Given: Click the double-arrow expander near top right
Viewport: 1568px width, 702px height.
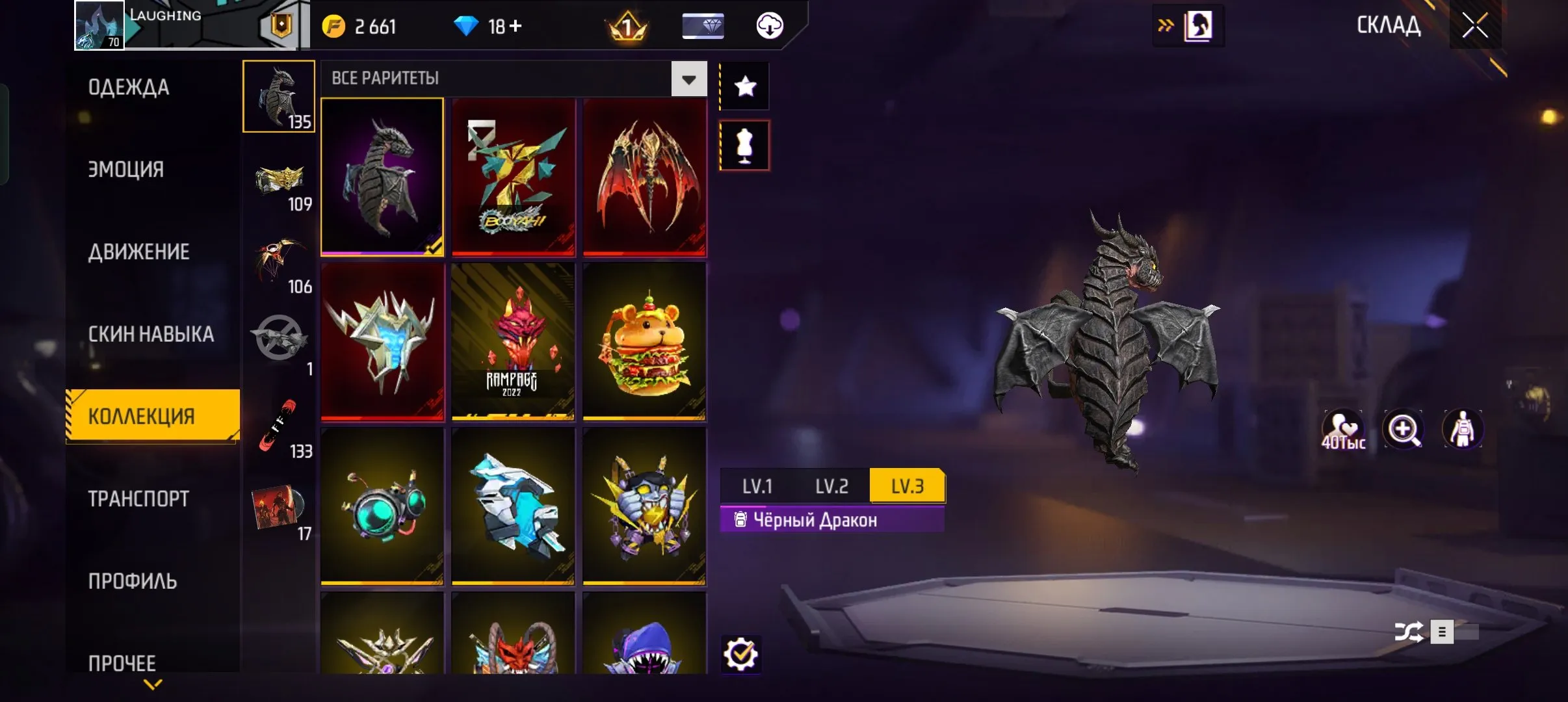Looking at the screenshot, I should [x=1166, y=25].
